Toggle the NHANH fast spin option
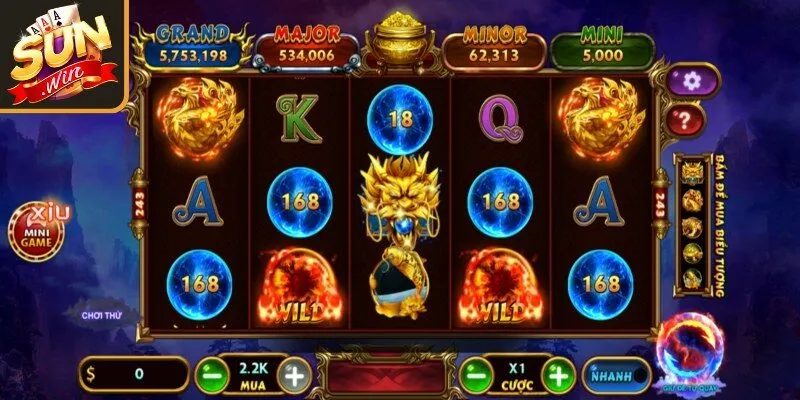The height and width of the screenshot is (400, 800). click(616, 375)
